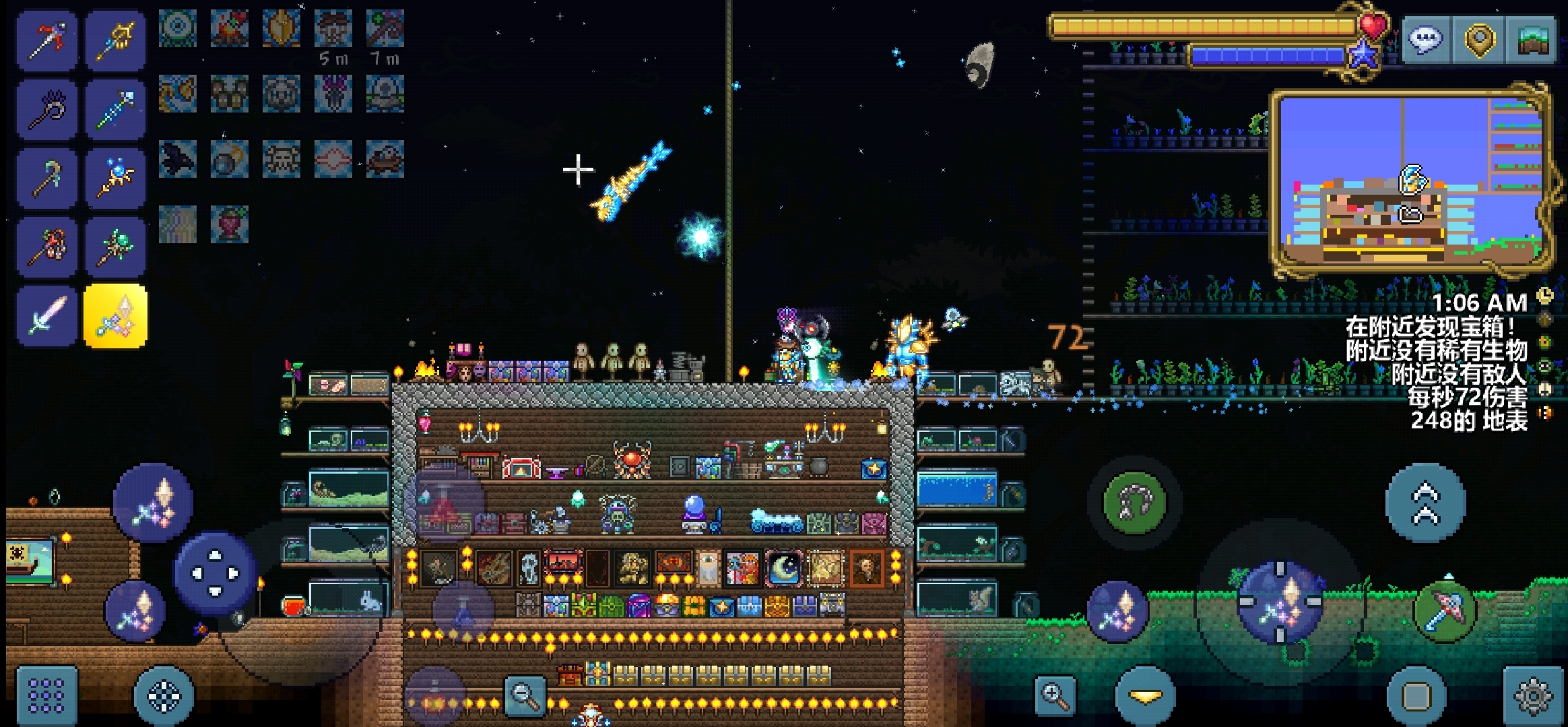
Task: Tap the yellow down-arrow button
Action: 1145,697
